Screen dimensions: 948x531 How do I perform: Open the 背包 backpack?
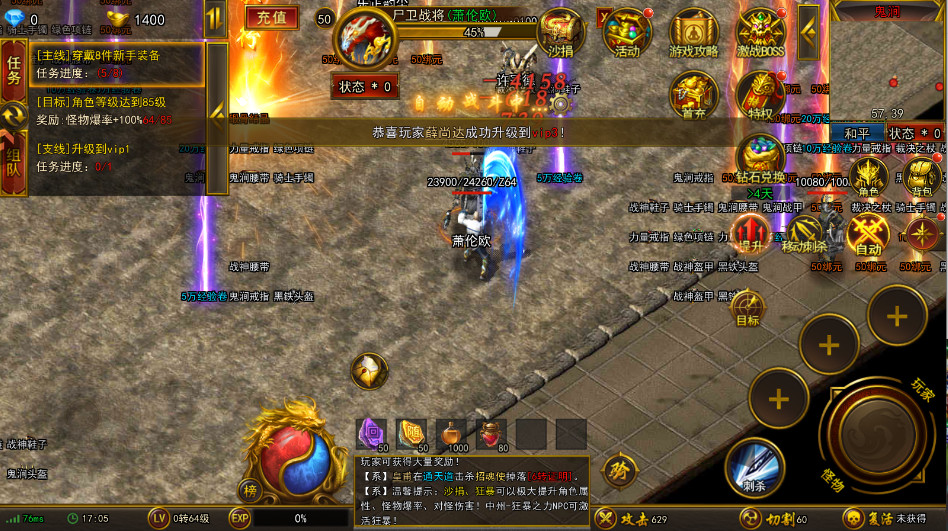point(922,177)
